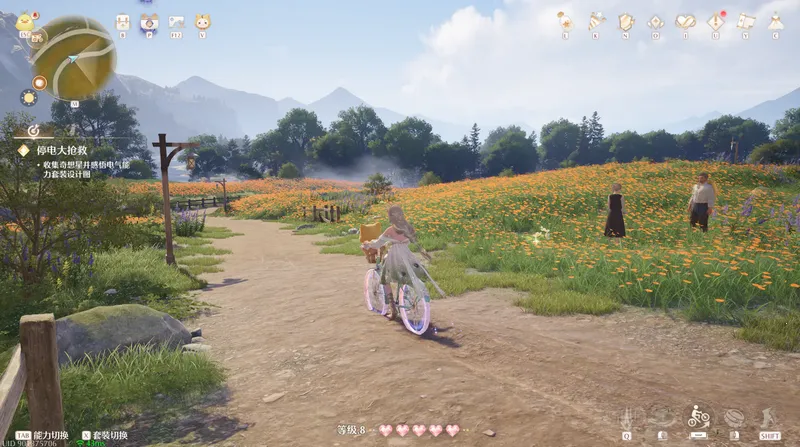Click the 套装切换 outfit switch label
This screenshot has width=800, height=447.
[110, 436]
